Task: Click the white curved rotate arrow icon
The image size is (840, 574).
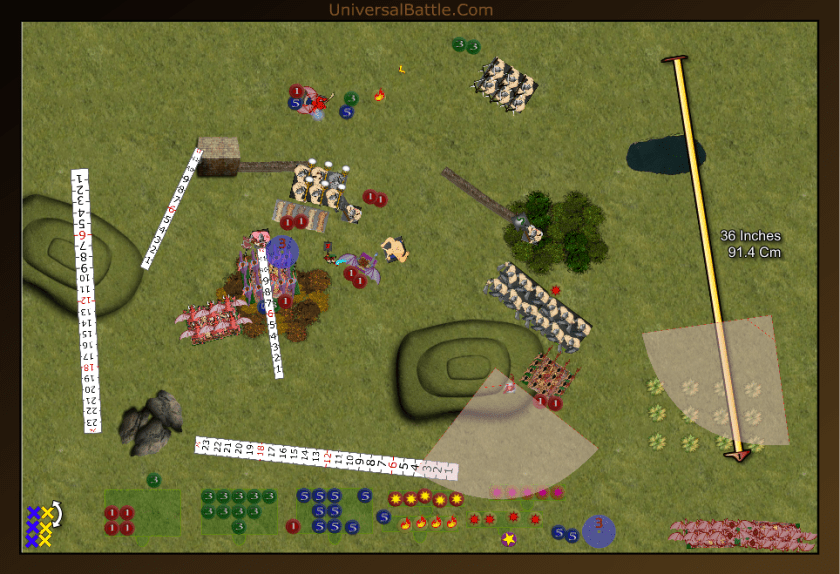Action: [57, 514]
